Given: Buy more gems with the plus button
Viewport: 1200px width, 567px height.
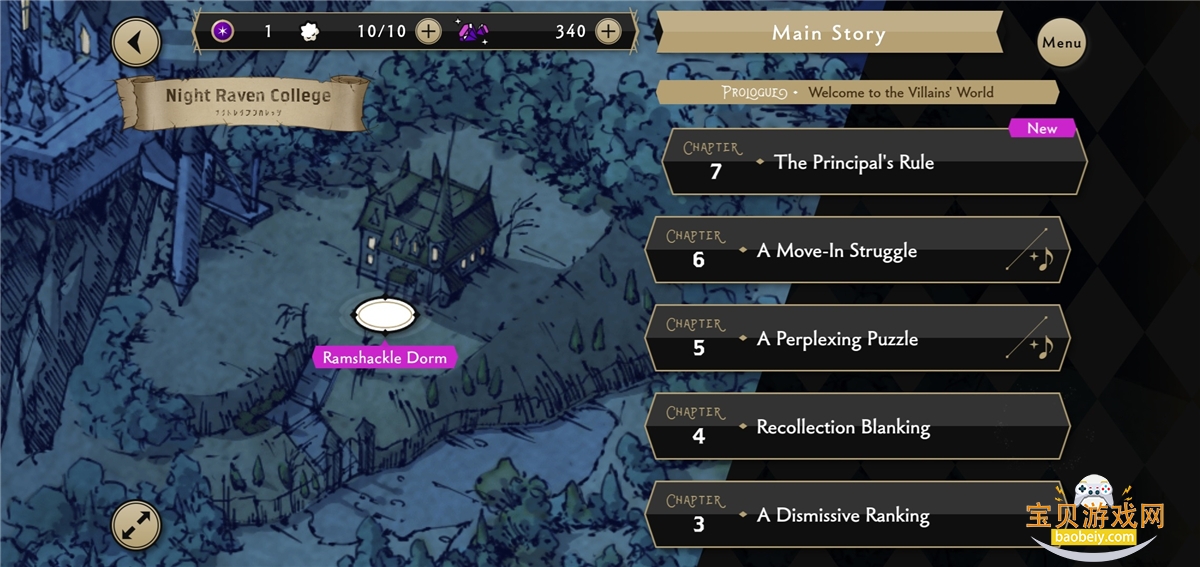Looking at the screenshot, I should tap(608, 31).
